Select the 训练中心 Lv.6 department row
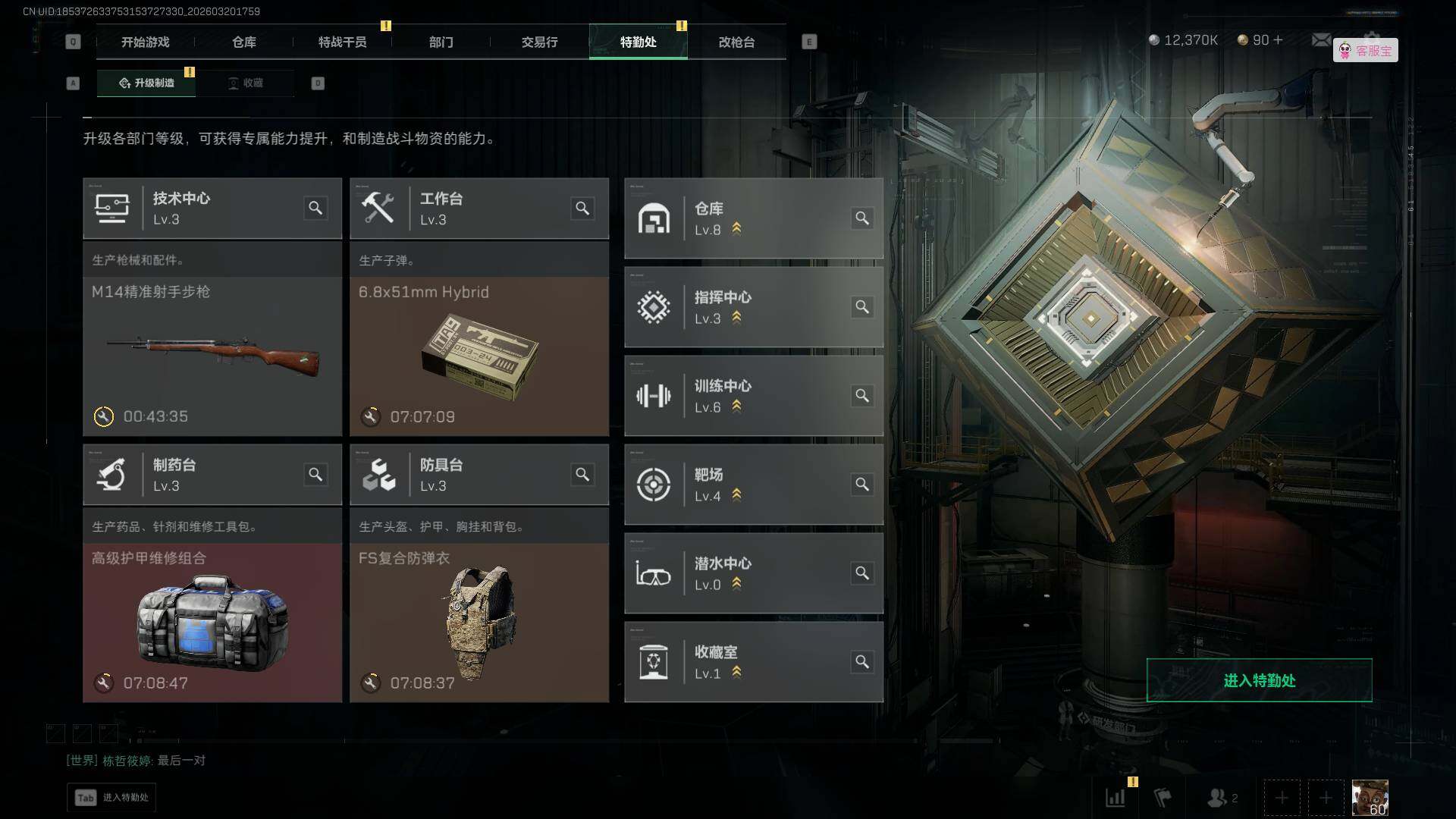The height and width of the screenshot is (819, 1456). pyautogui.click(x=753, y=396)
